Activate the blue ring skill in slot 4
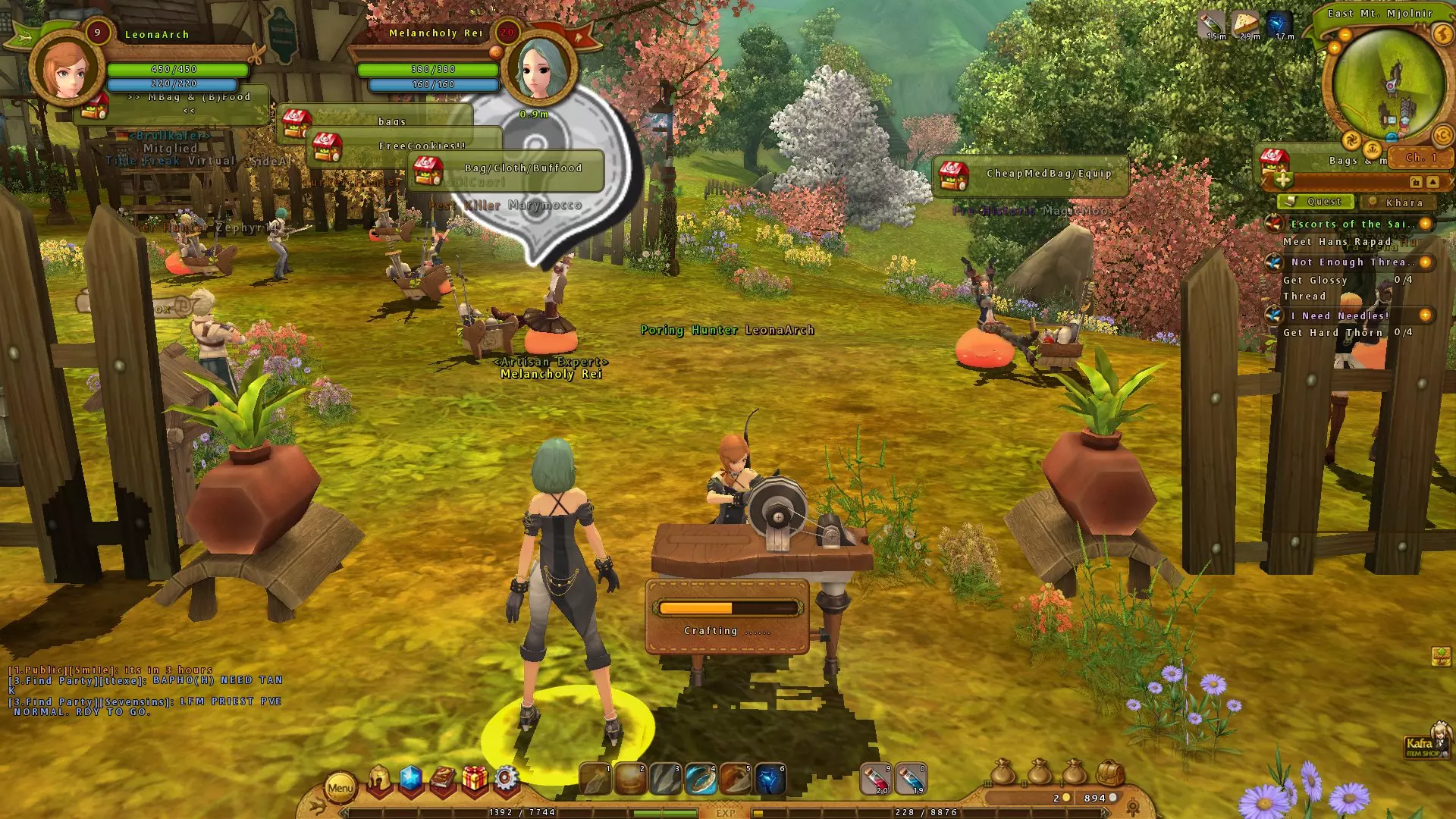The image size is (1456, 819). point(701,780)
